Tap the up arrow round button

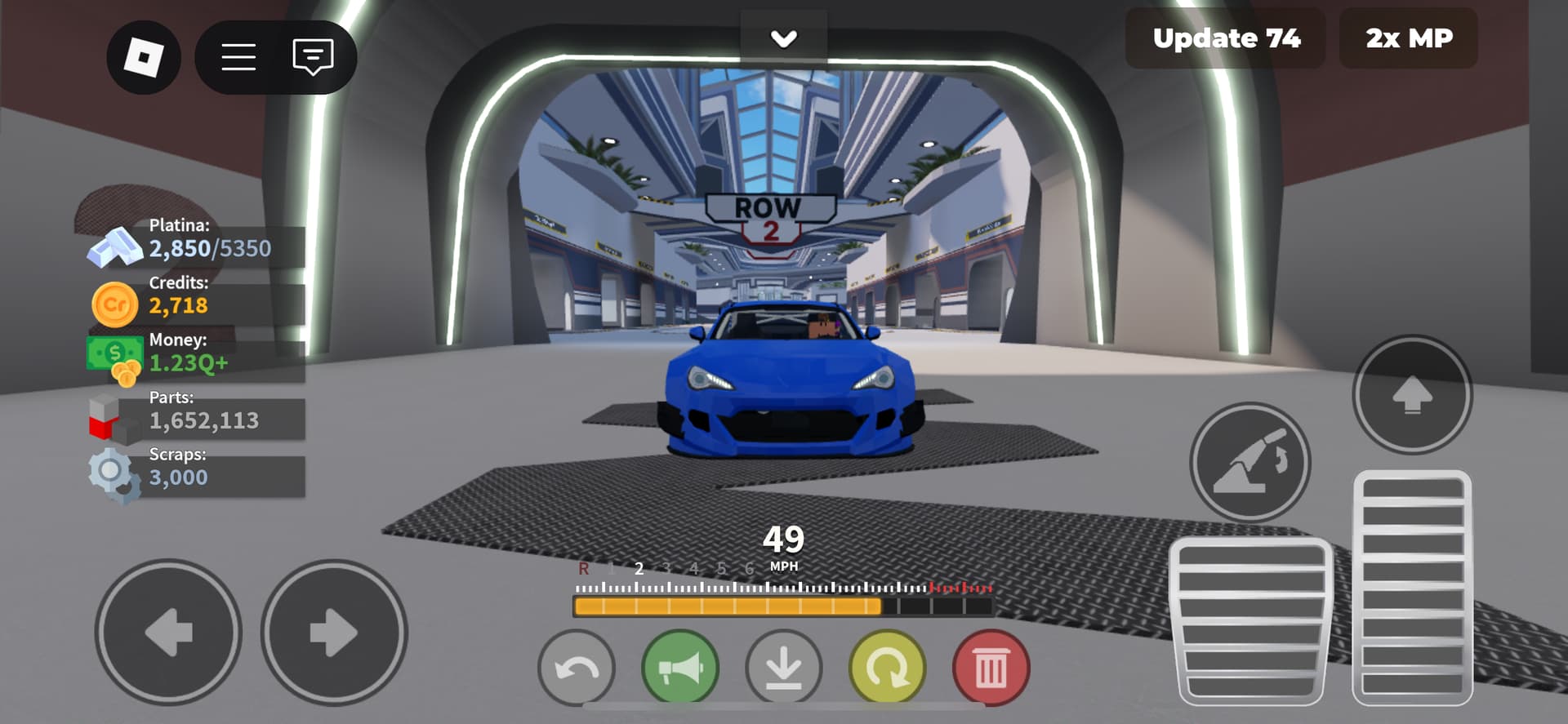1412,395
